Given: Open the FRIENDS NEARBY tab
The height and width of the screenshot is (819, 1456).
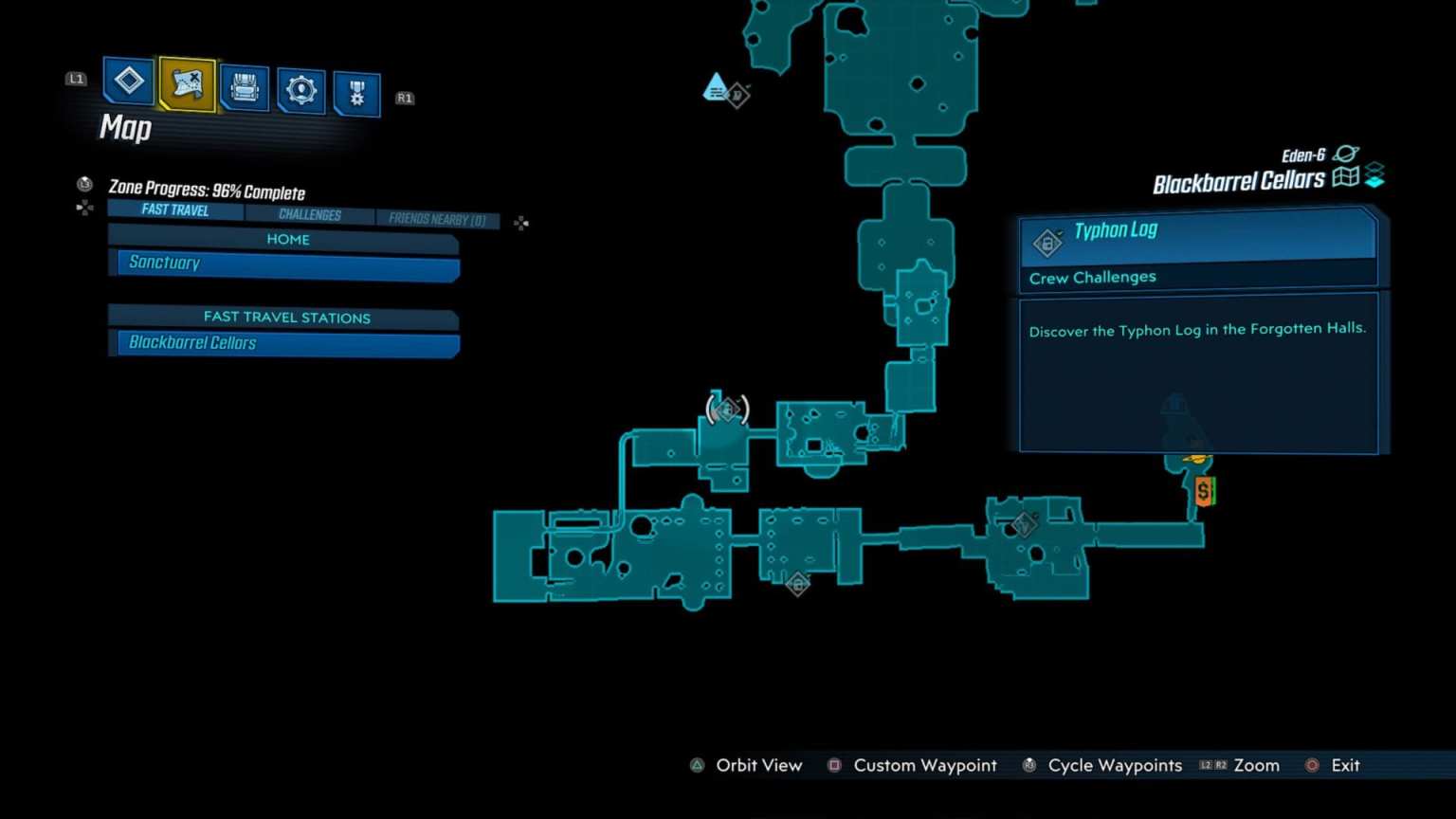Looking at the screenshot, I should tap(438, 219).
